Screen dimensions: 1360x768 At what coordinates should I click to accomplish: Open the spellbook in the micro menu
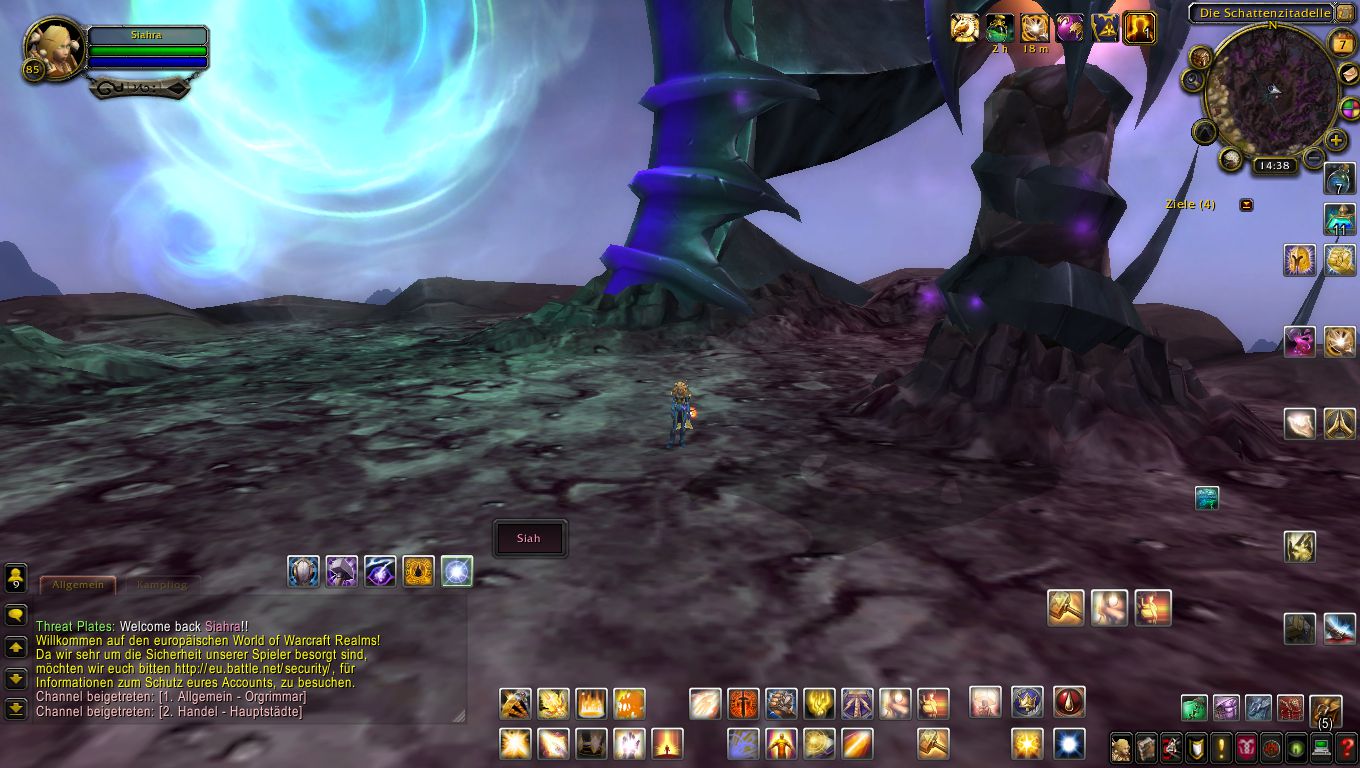click(x=1147, y=748)
